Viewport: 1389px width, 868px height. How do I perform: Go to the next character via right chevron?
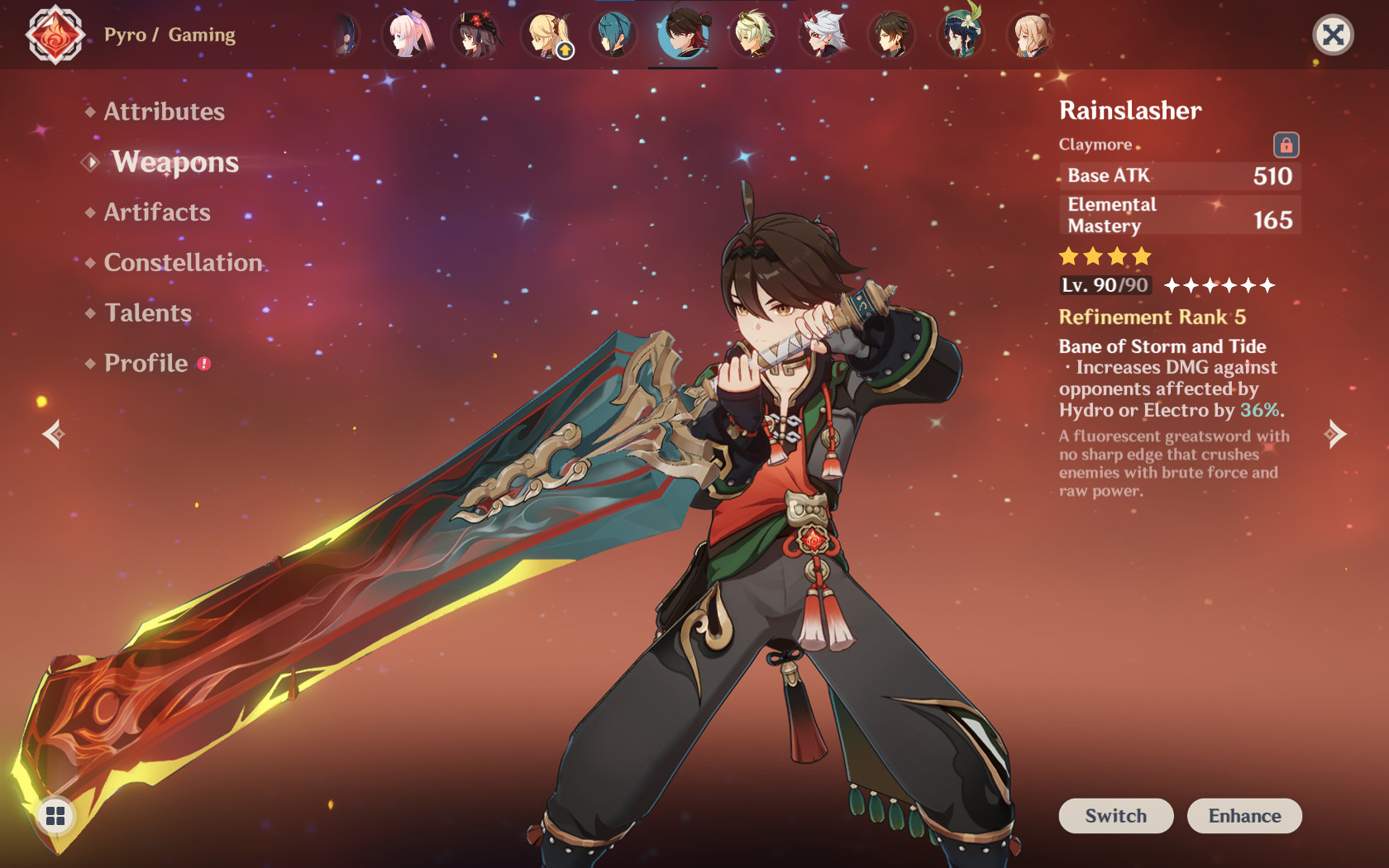click(x=1337, y=432)
